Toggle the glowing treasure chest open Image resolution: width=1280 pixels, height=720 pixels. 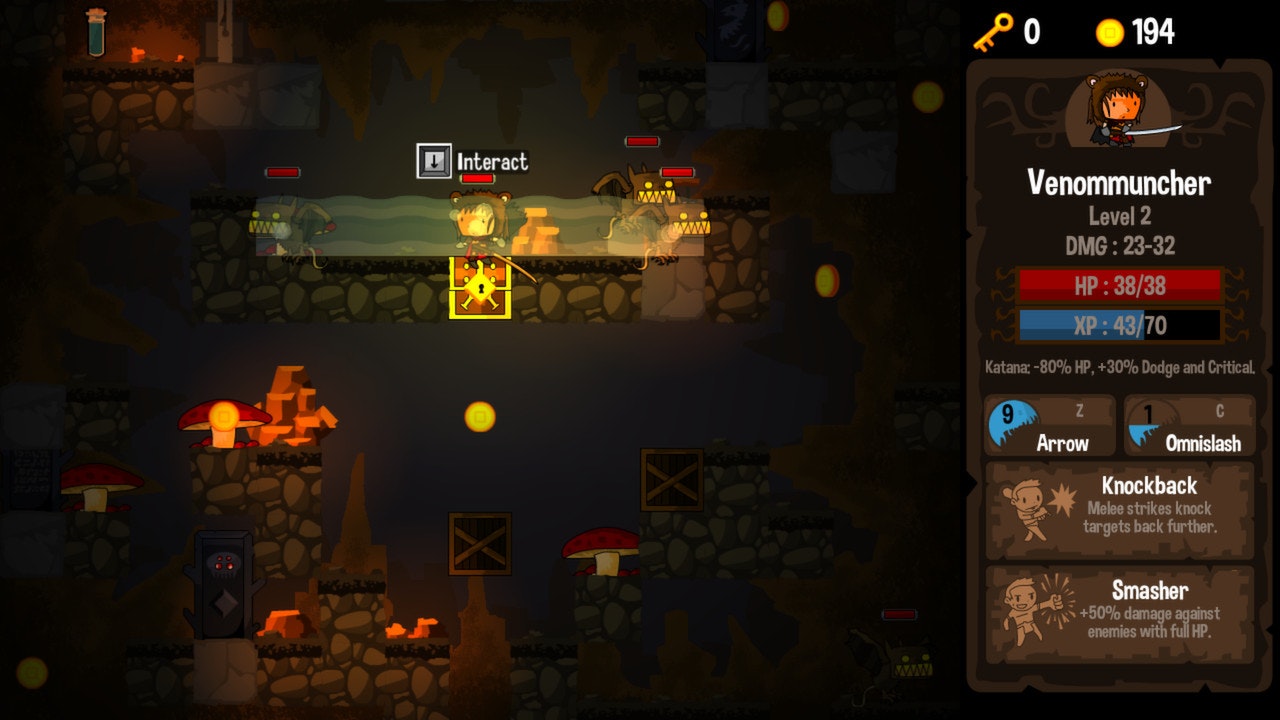click(480, 287)
